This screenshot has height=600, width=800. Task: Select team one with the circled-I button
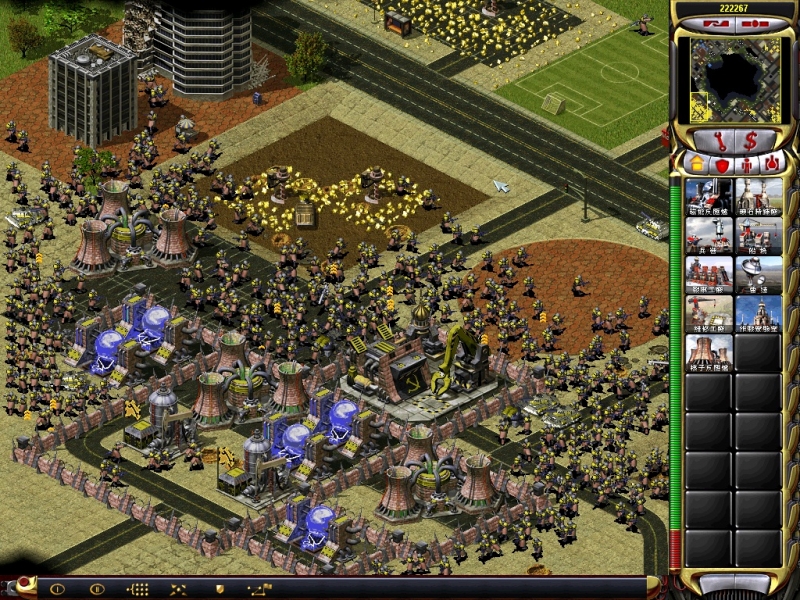[57, 589]
